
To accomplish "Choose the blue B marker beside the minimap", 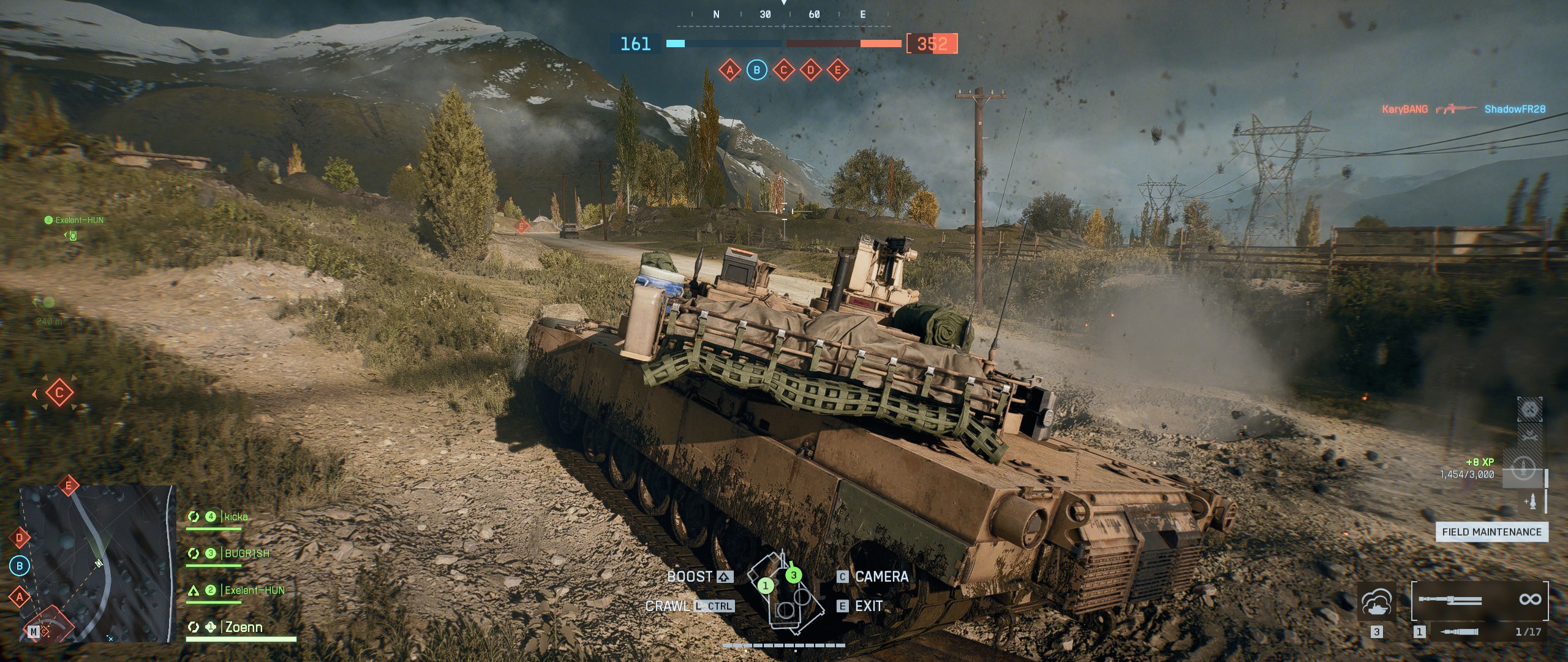I will [x=20, y=566].
